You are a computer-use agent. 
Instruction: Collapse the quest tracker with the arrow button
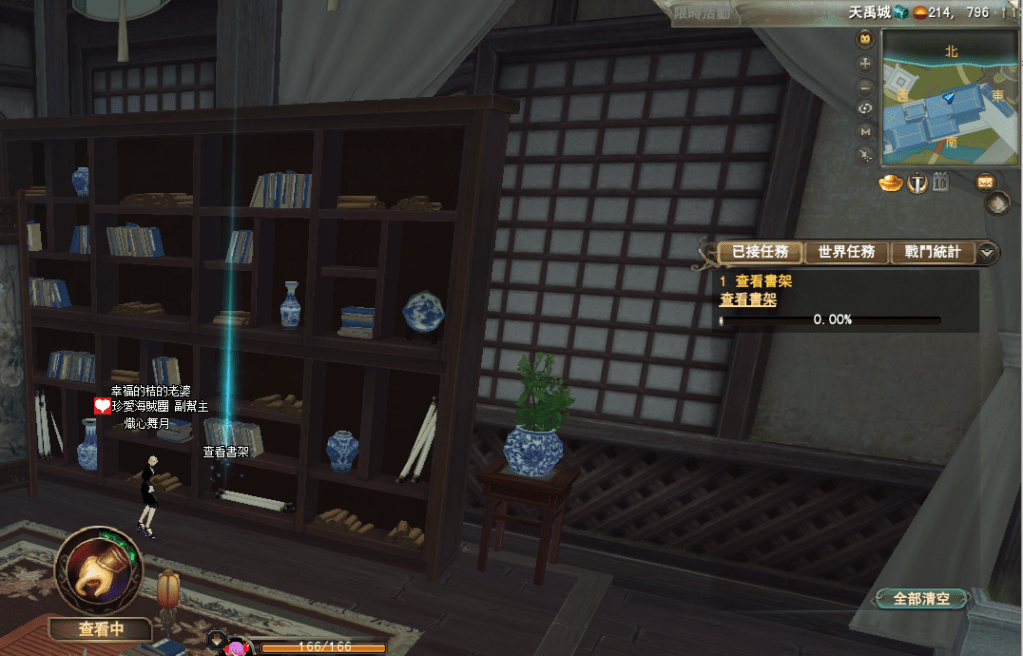coord(988,252)
